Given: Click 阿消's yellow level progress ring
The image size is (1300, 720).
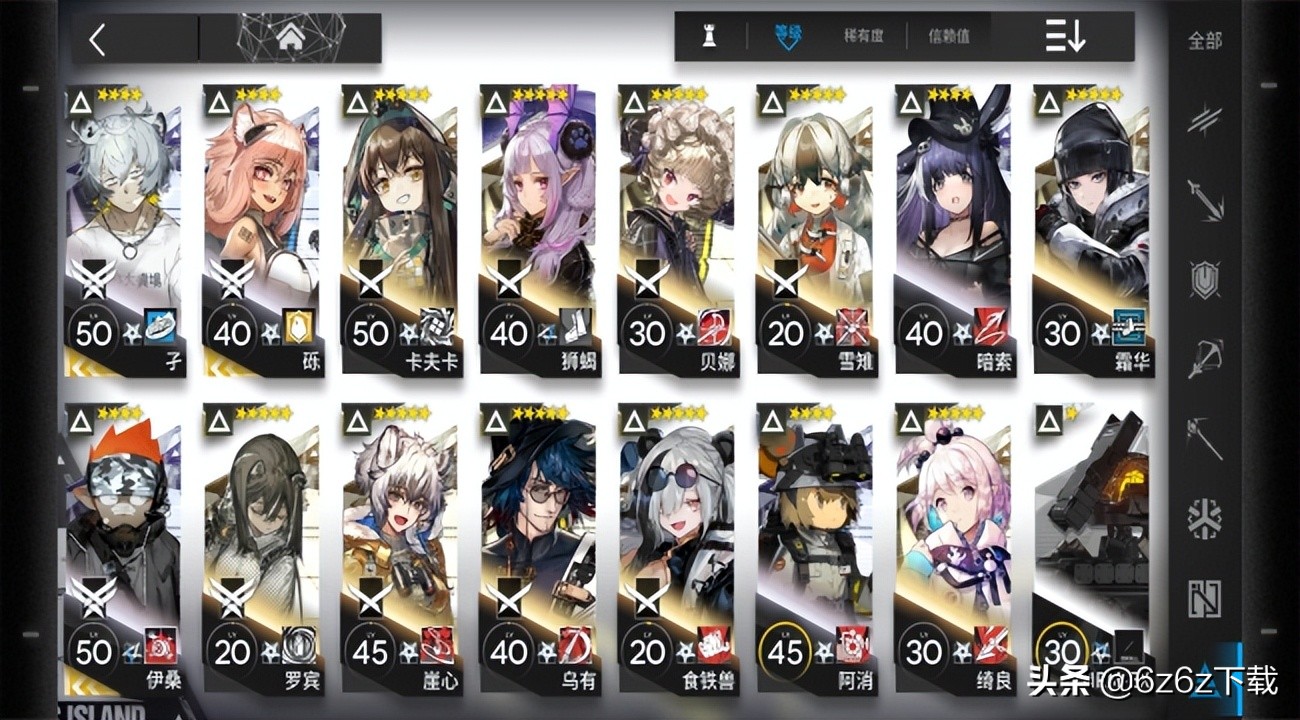Looking at the screenshot, I should [786, 651].
